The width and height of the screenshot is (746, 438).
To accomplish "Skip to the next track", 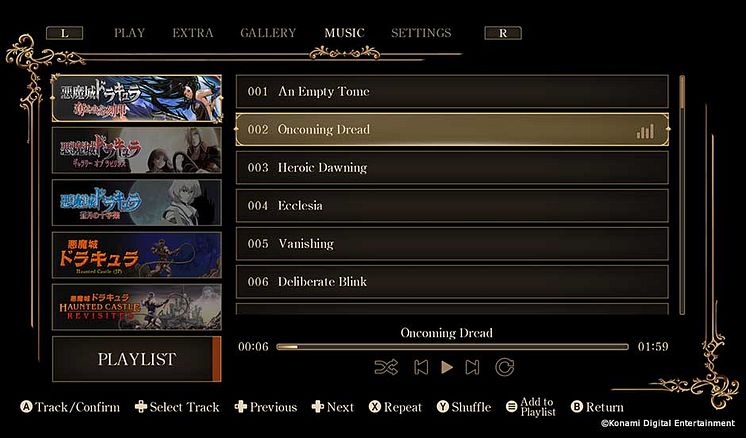I will point(473,367).
